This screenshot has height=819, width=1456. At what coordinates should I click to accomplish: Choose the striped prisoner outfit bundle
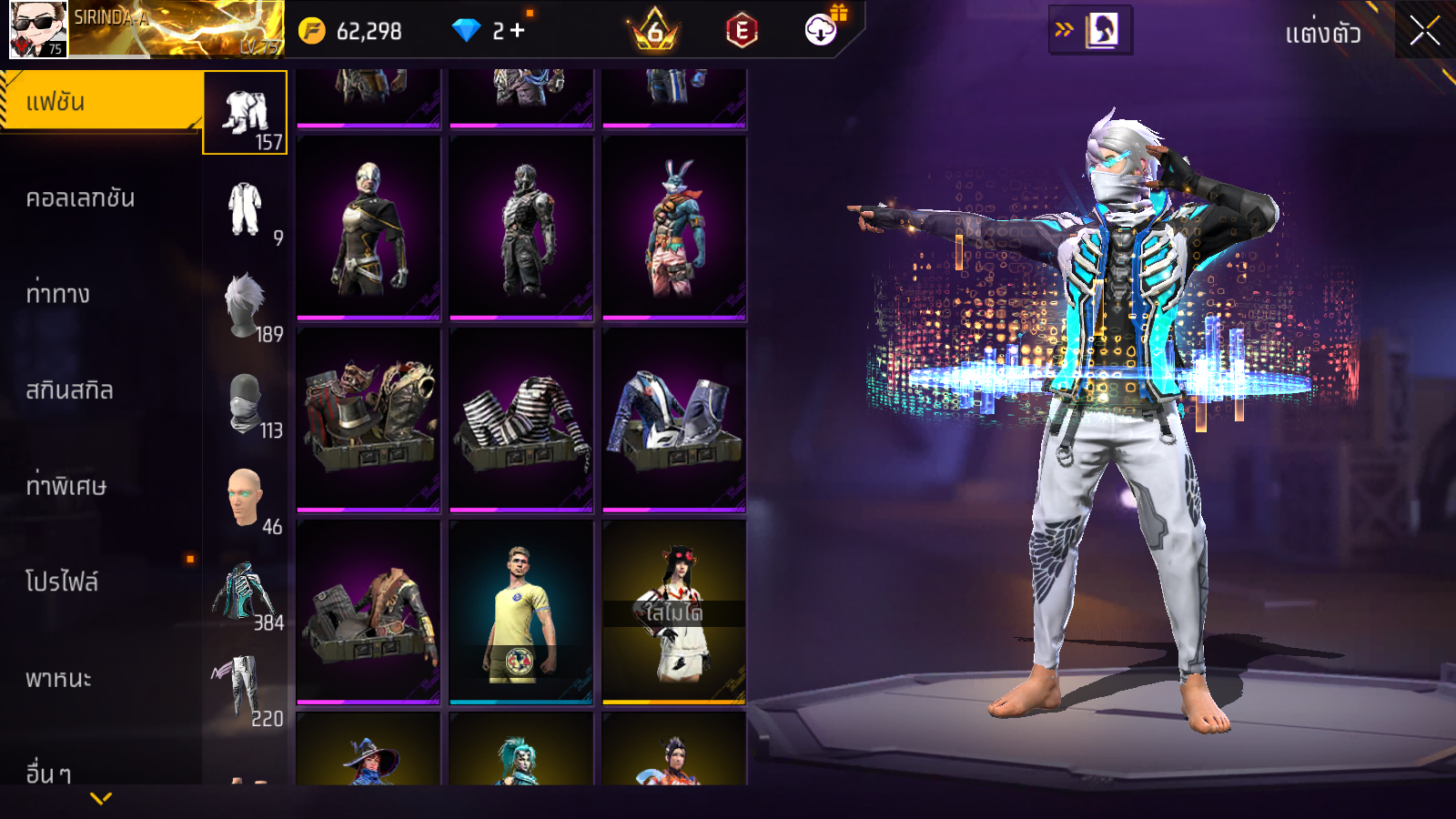[x=521, y=420]
